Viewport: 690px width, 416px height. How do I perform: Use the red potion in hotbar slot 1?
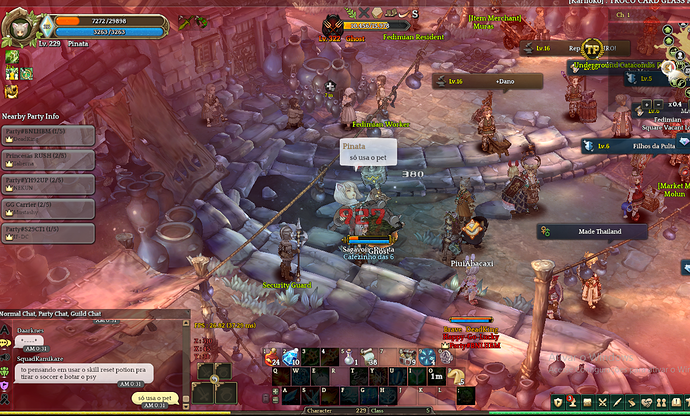tap(272, 358)
